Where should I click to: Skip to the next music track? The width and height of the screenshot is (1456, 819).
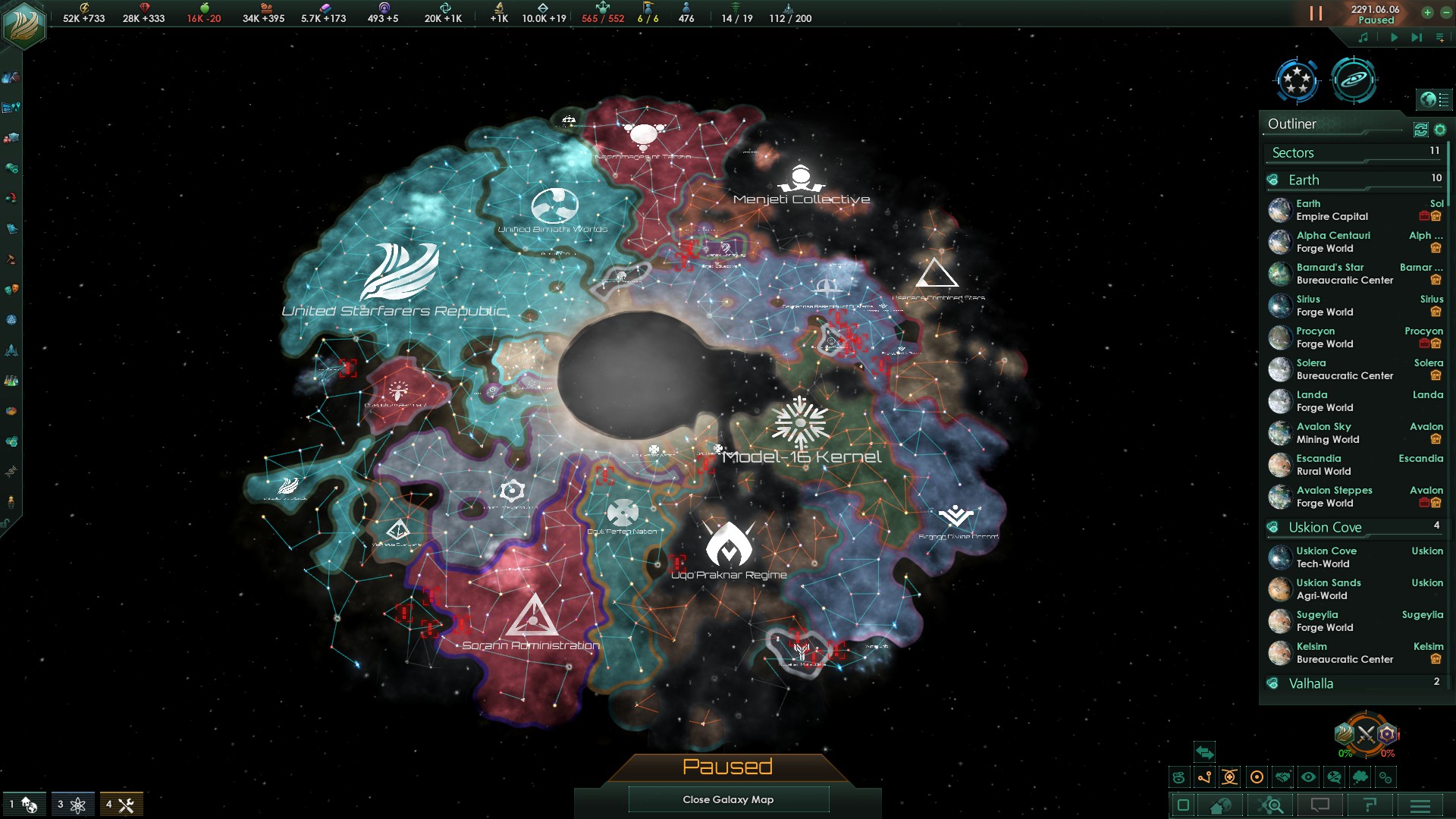(1416, 37)
